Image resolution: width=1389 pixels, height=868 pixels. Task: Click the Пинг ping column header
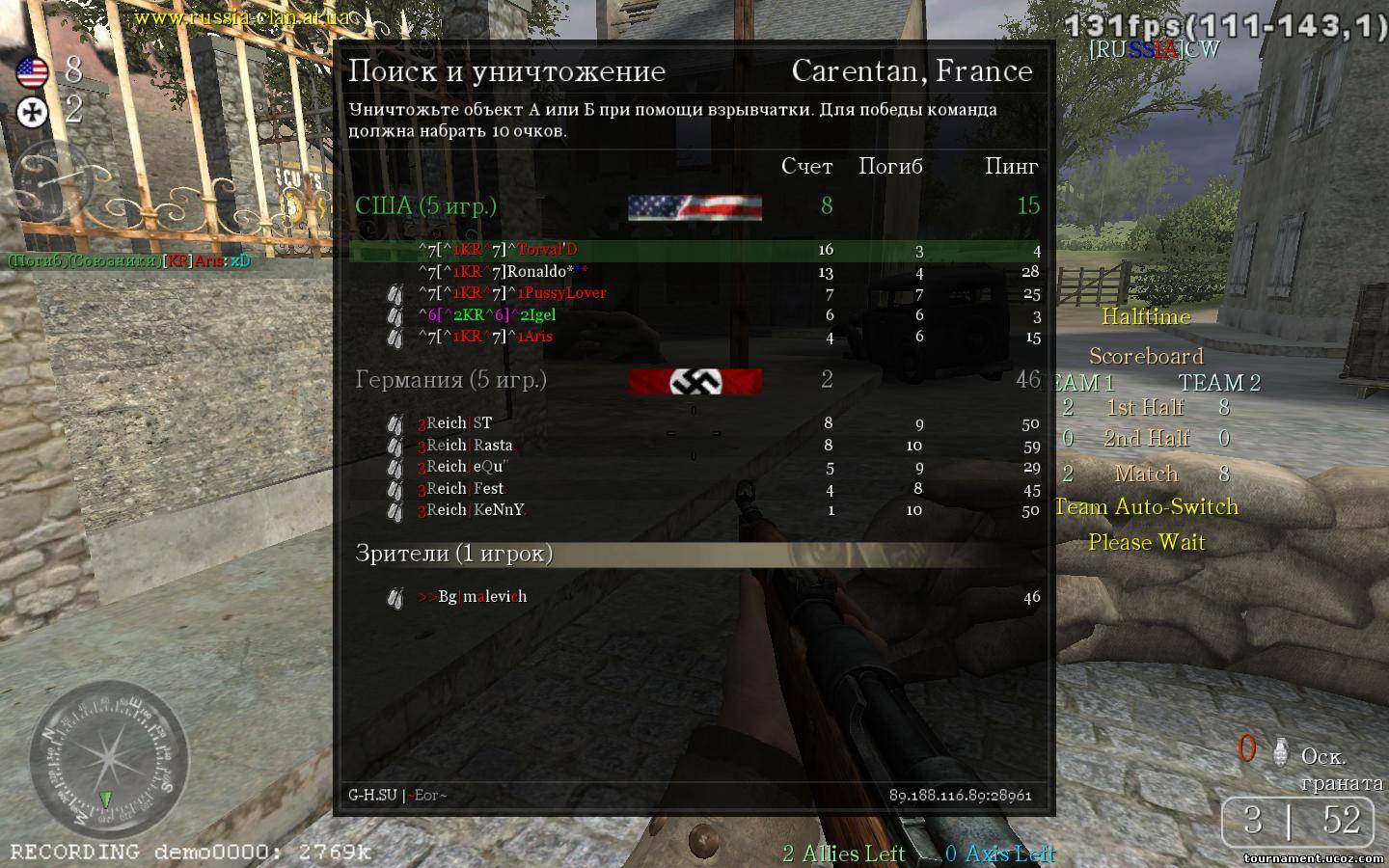coord(1011,167)
